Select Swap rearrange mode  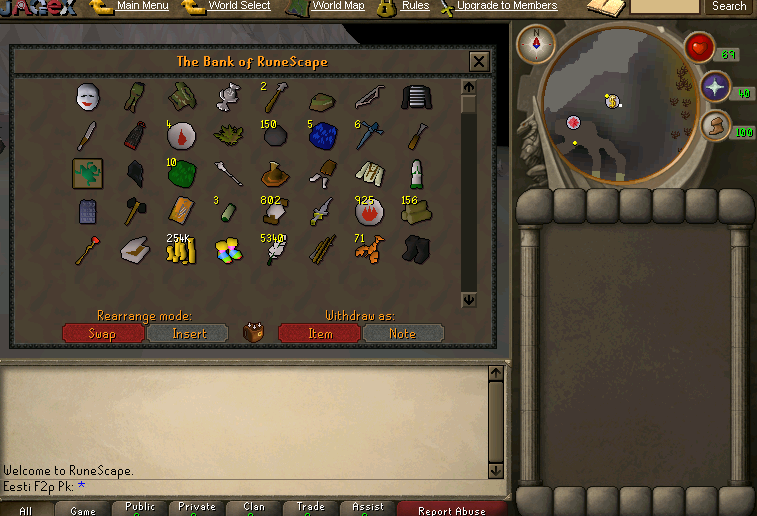(x=103, y=333)
